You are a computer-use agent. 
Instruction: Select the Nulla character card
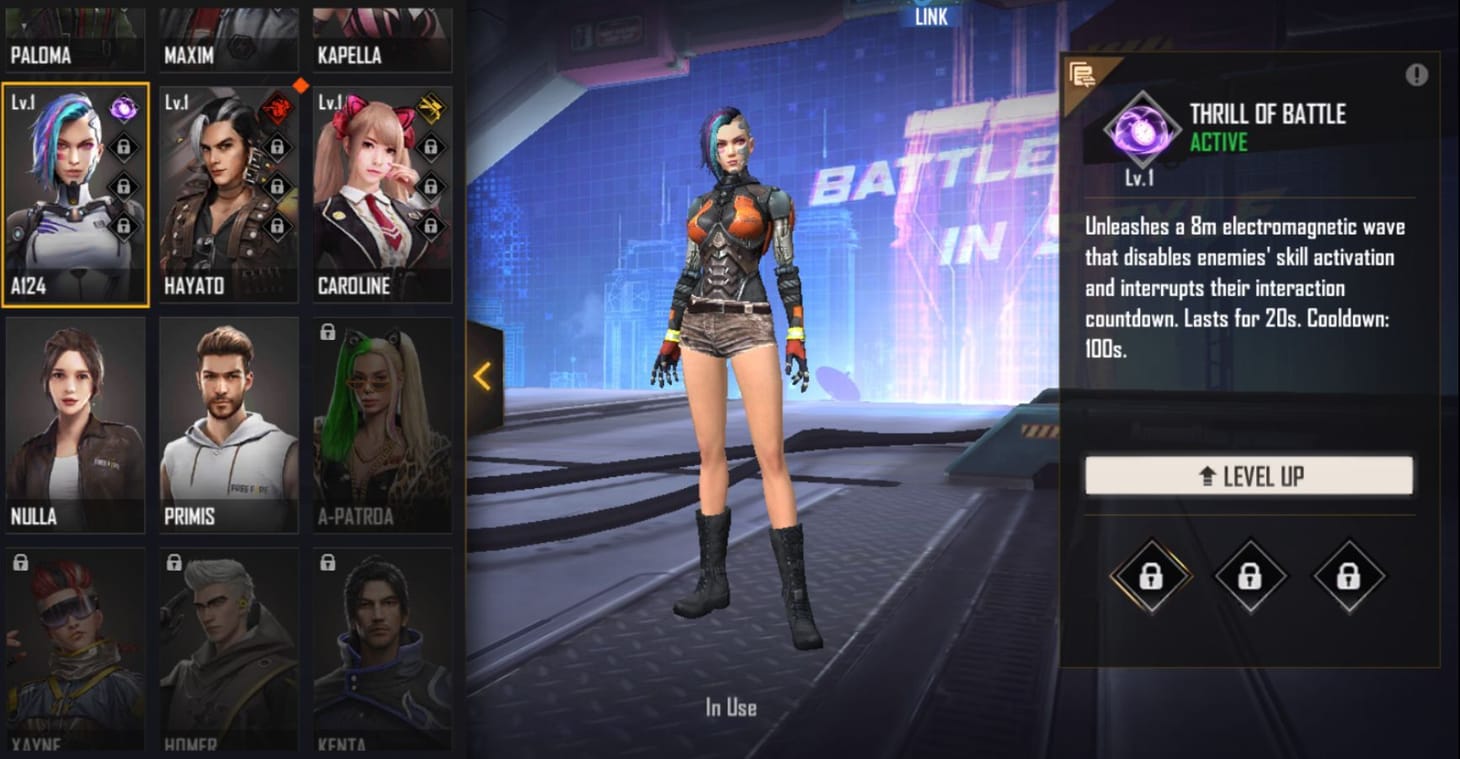tap(75, 420)
